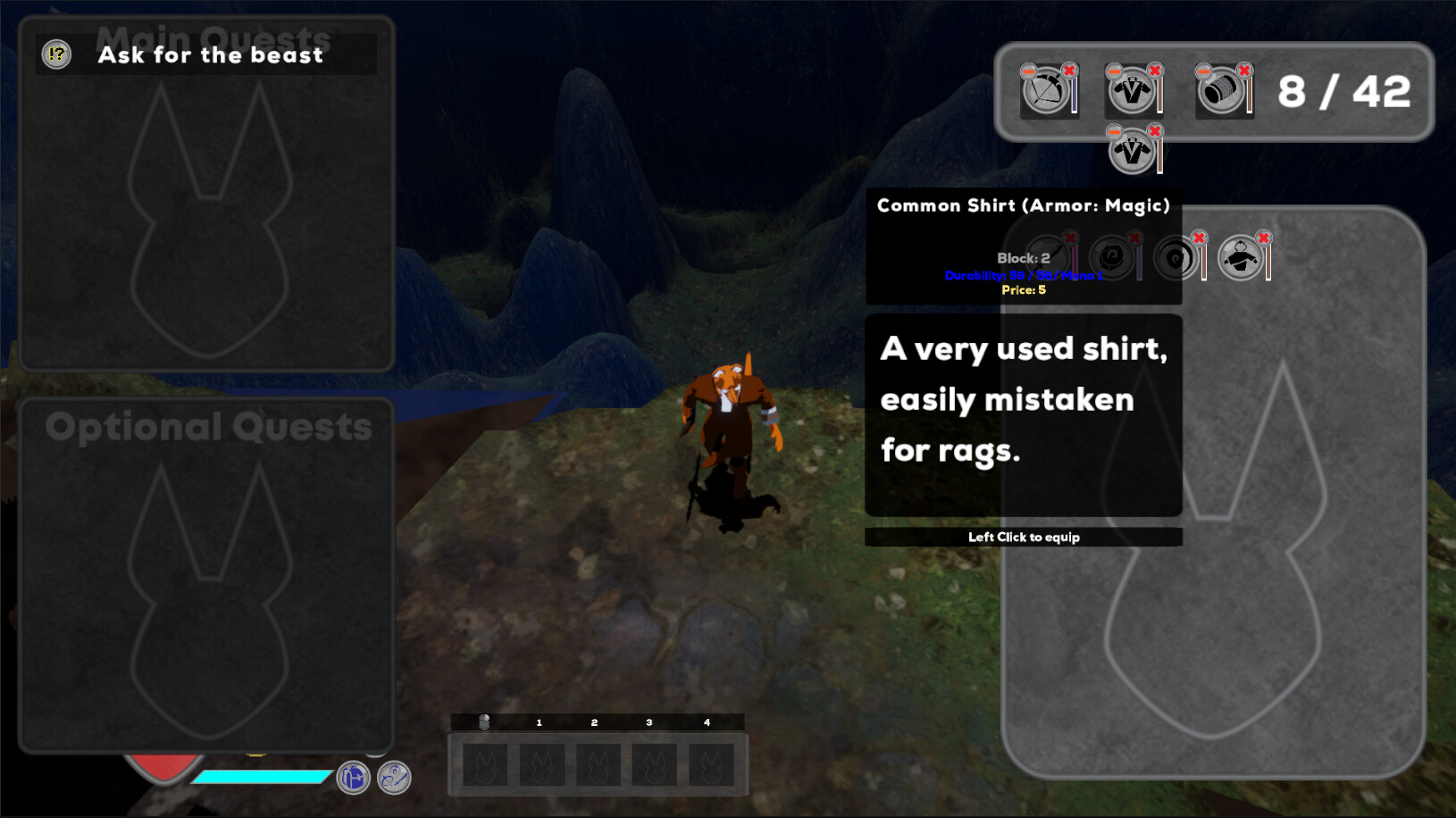Expand the Optional Quests panel
1456x818 pixels.
coord(209,427)
